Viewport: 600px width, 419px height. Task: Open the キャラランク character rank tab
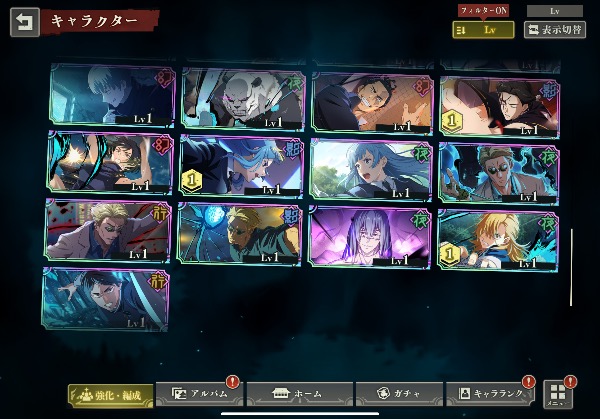[x=492, y=394]
